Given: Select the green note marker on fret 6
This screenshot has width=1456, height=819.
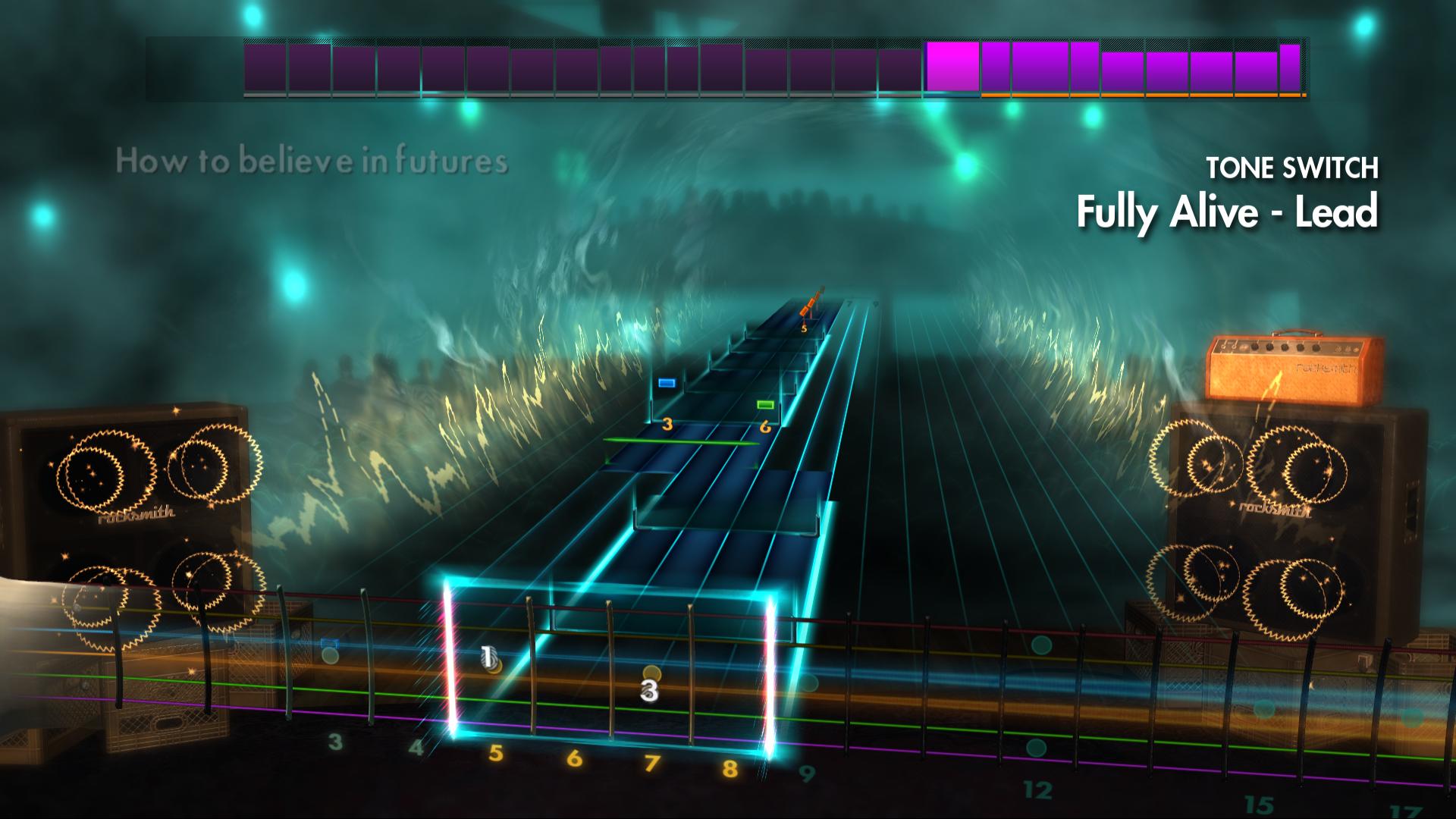Looking at the screenshot, I should pyautogui.click(x=765, y=405).
